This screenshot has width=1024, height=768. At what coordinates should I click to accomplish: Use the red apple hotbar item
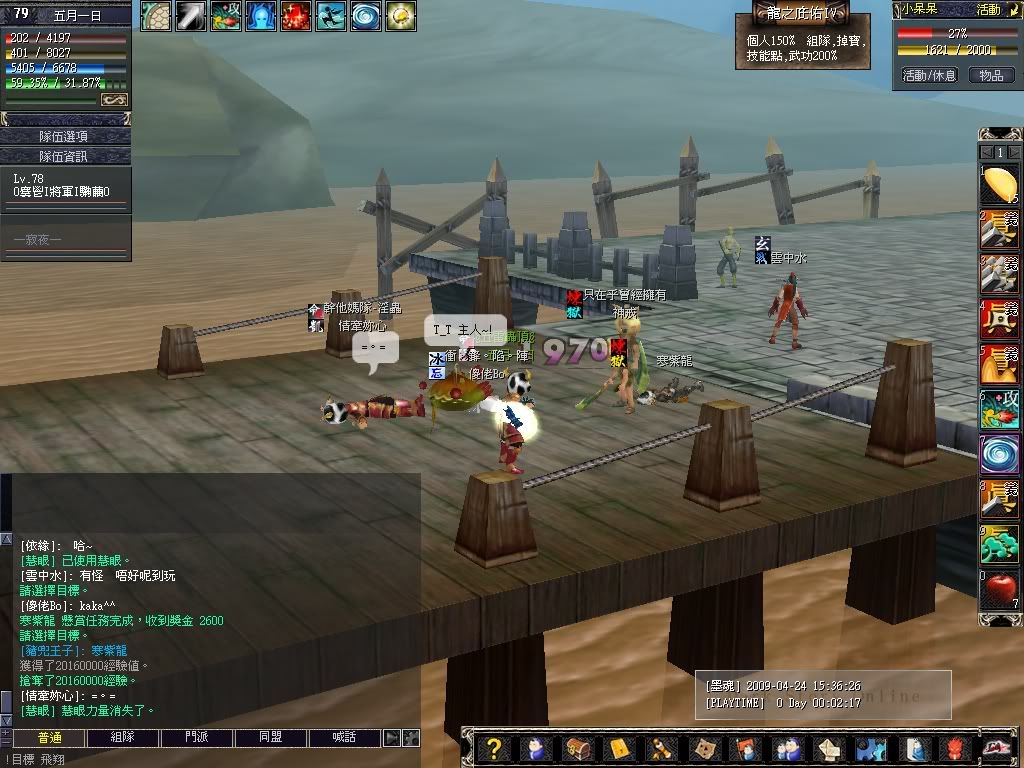point(999,590)
